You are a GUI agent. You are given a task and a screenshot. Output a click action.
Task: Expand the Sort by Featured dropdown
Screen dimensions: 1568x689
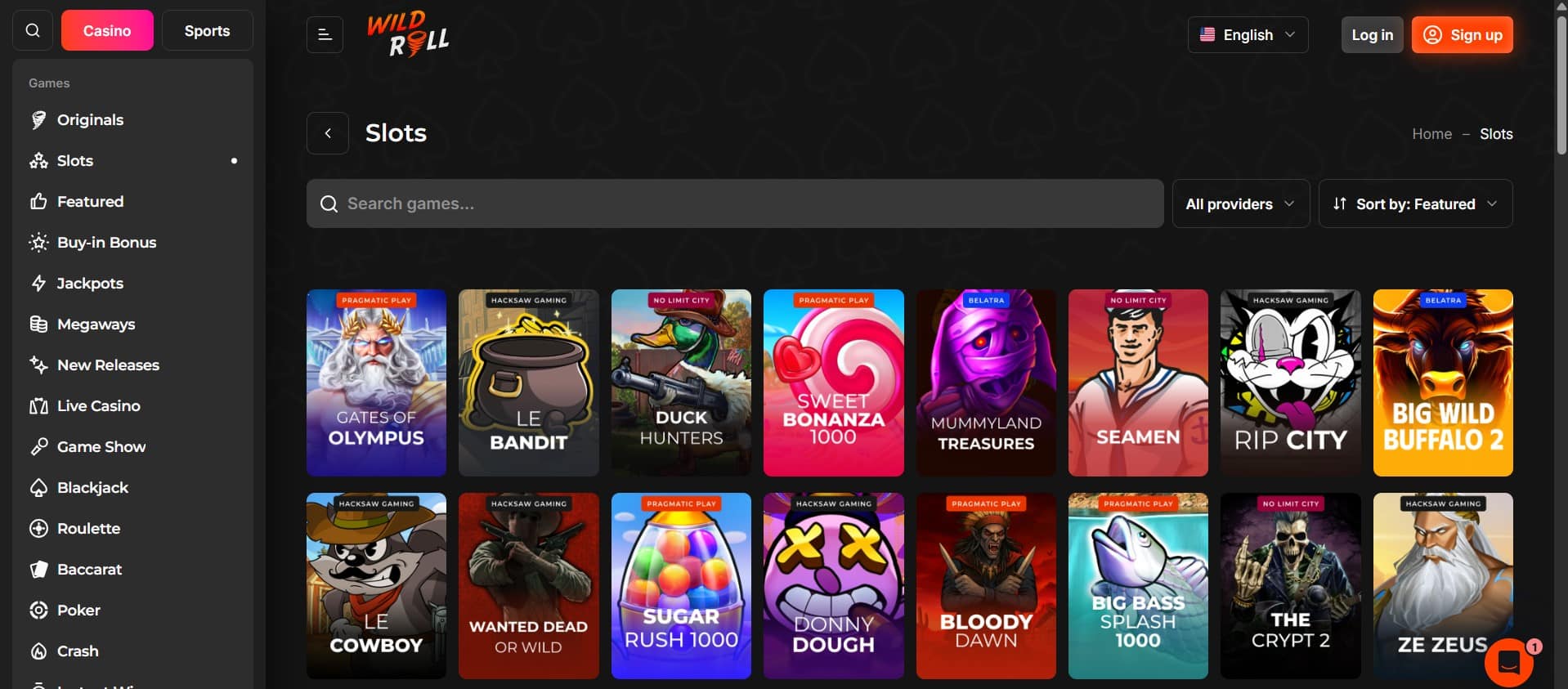[x=1414, y=204]
